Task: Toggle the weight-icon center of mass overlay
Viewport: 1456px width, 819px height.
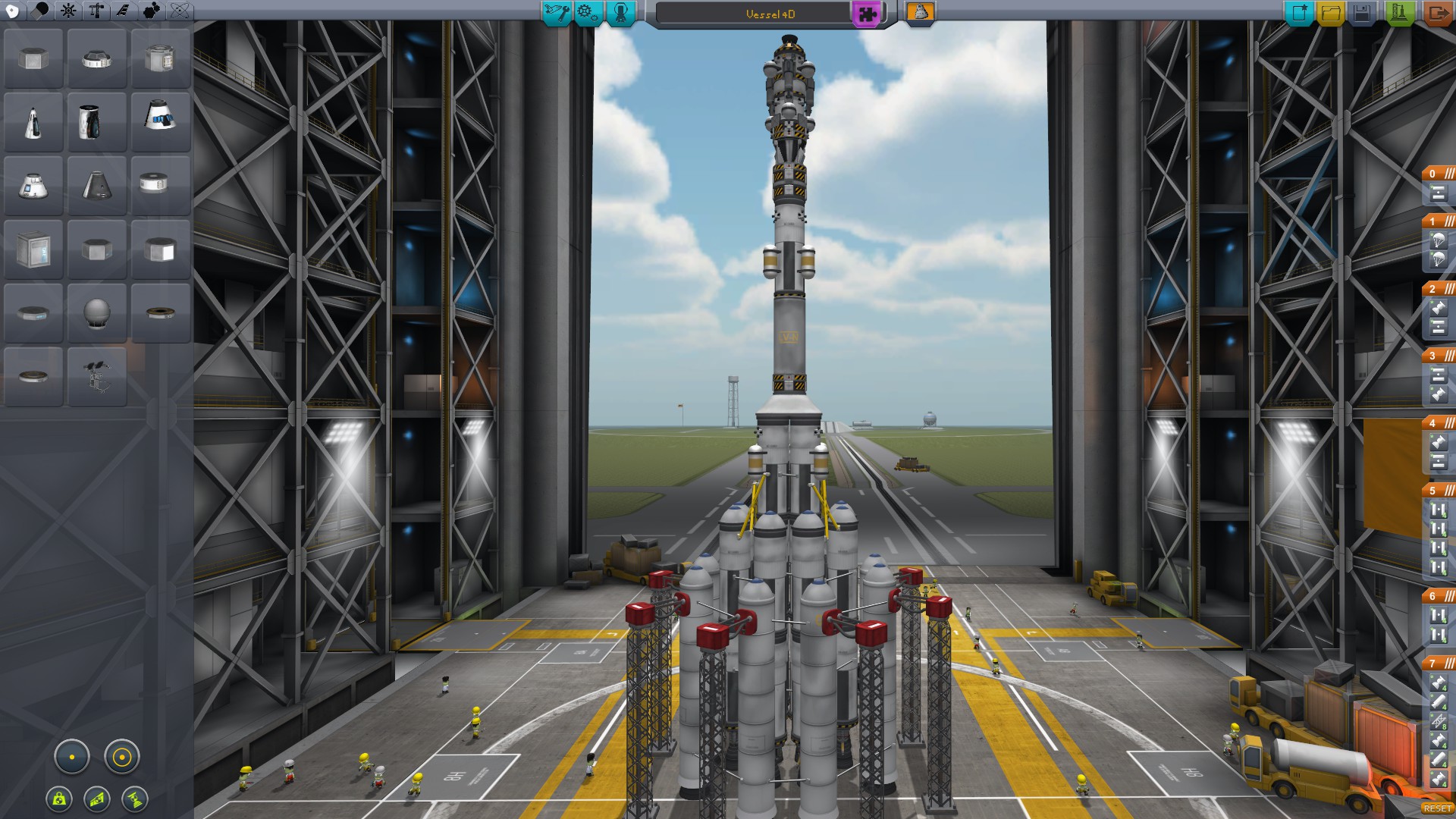Action: [59, 799]
